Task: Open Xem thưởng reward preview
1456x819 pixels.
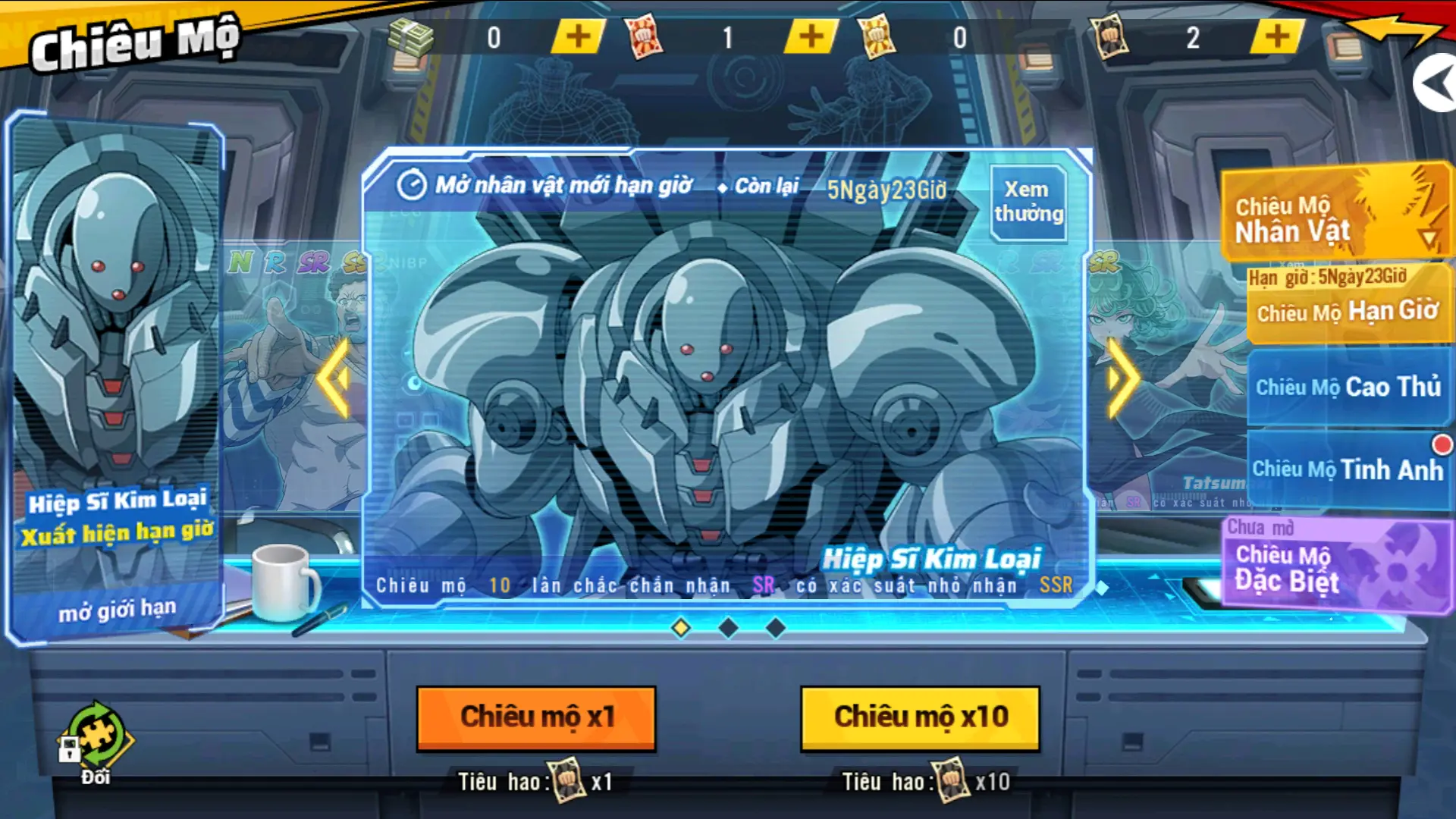Action: [1028, 202]
